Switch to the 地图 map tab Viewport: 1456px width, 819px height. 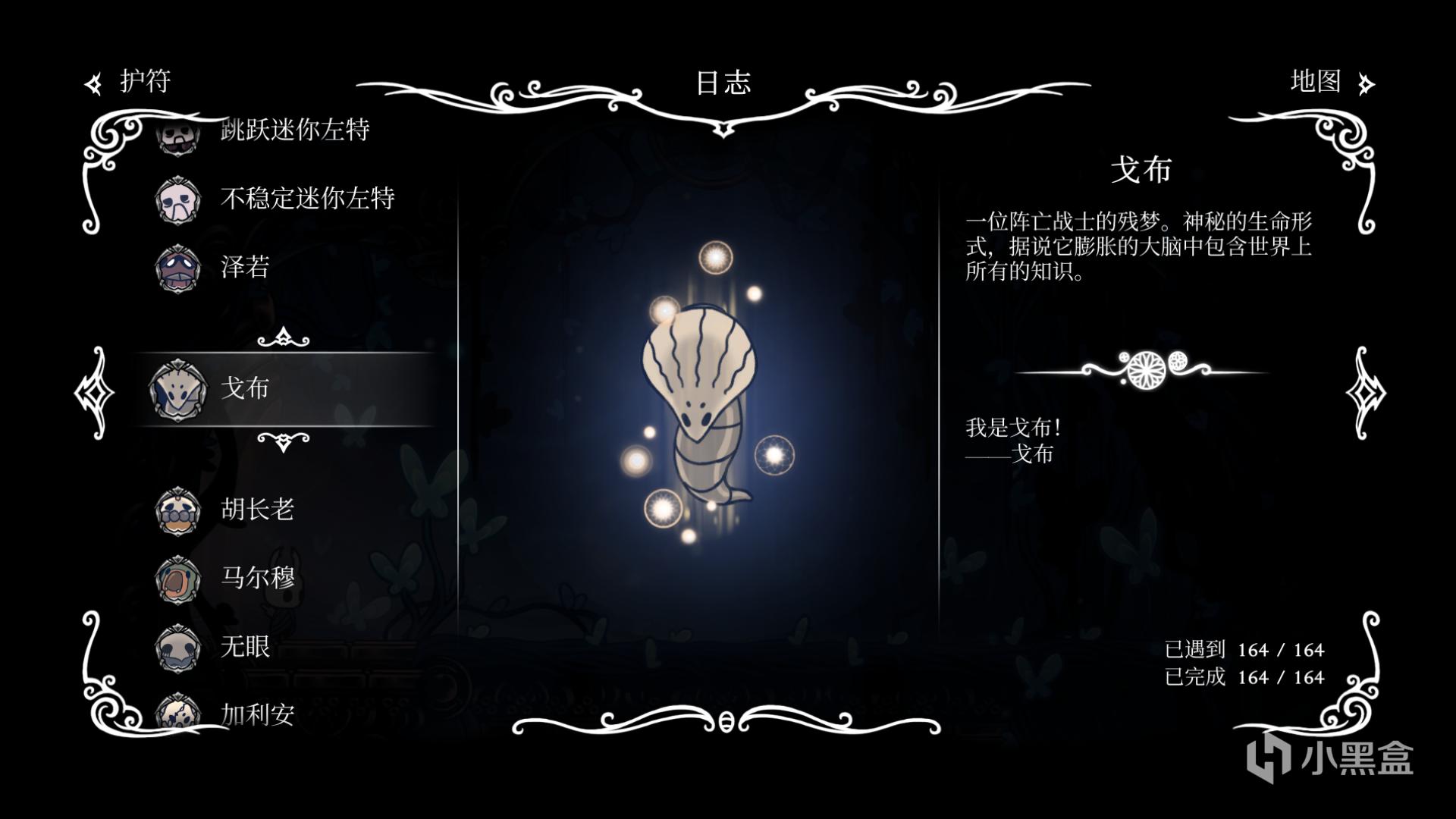coord(1331,82)
